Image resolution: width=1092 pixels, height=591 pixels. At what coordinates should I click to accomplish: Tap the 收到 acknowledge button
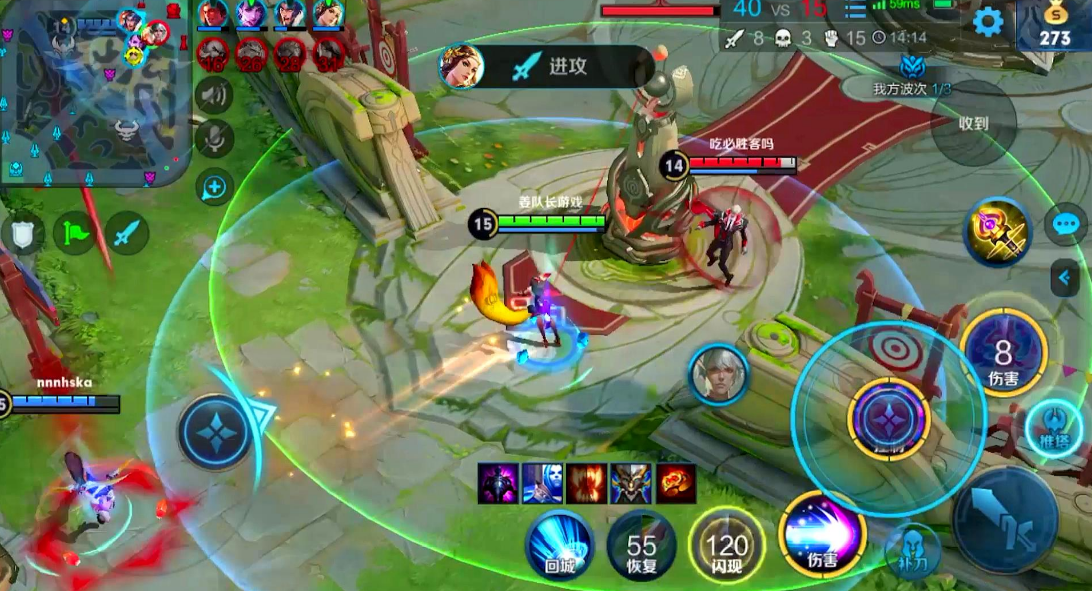tap(973, 123)
